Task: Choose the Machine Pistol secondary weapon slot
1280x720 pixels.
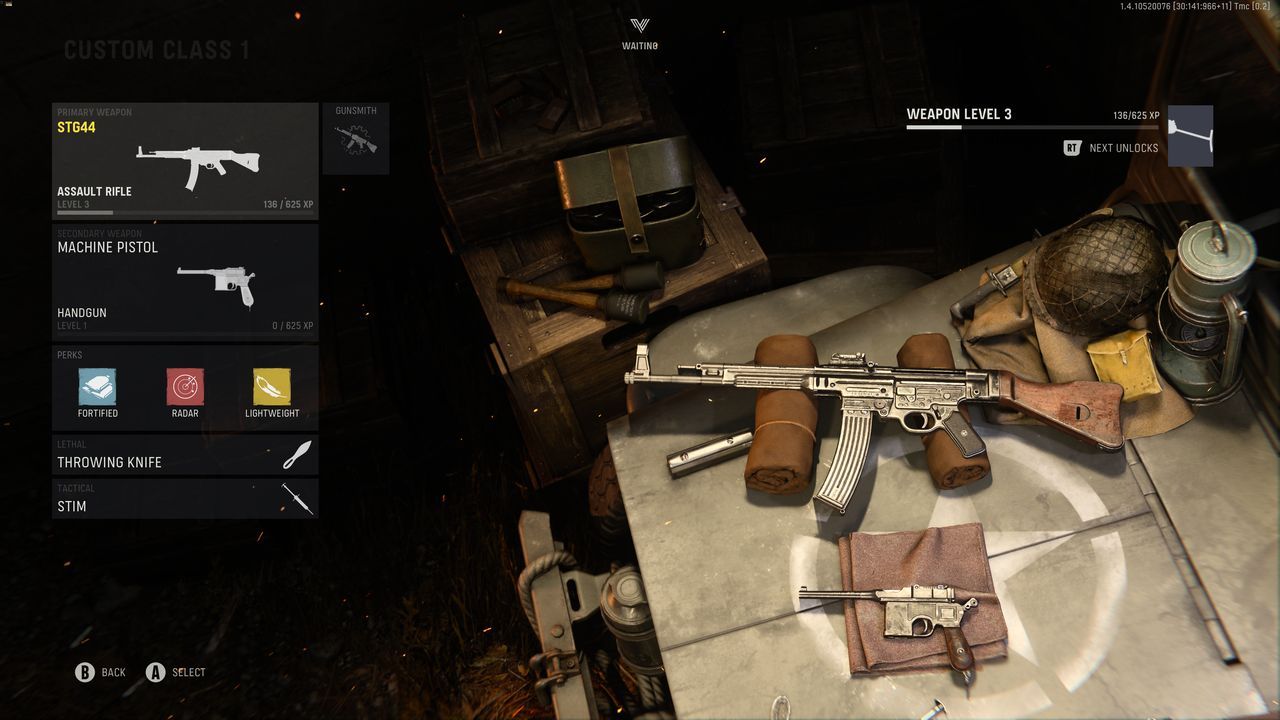Action: [x=185, y=281]
